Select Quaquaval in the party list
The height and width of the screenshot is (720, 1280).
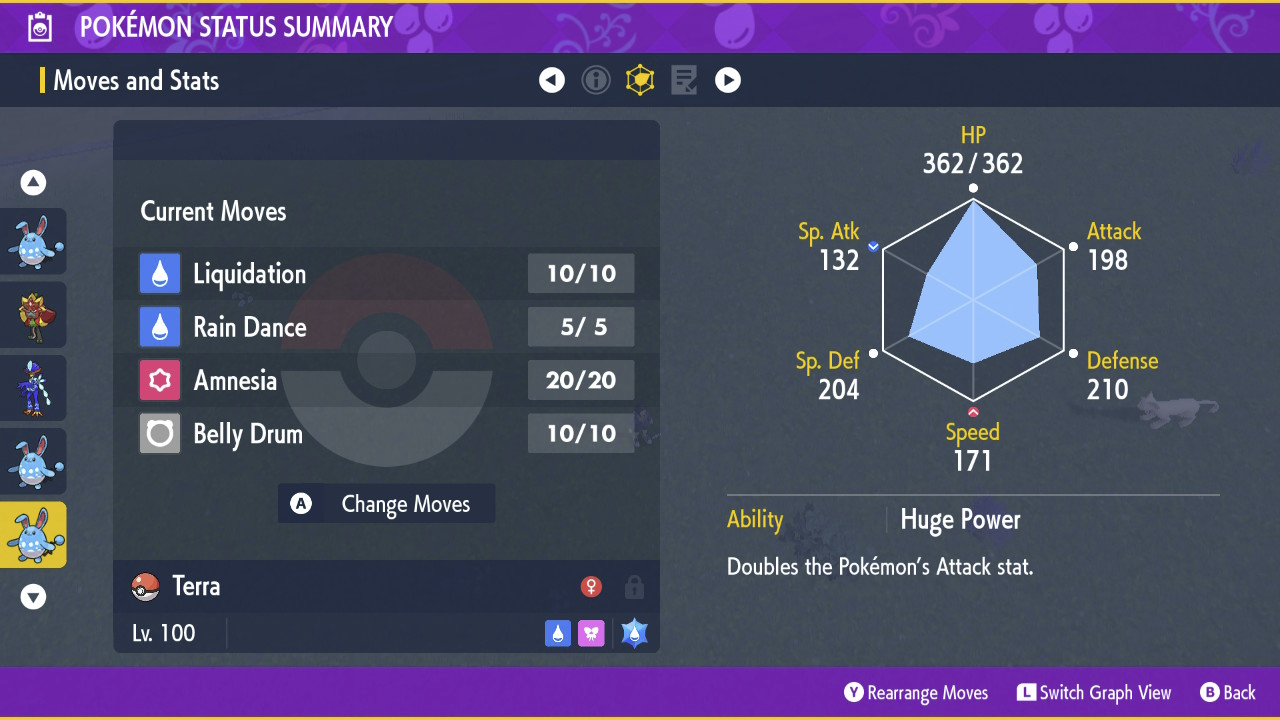[34, 388]
